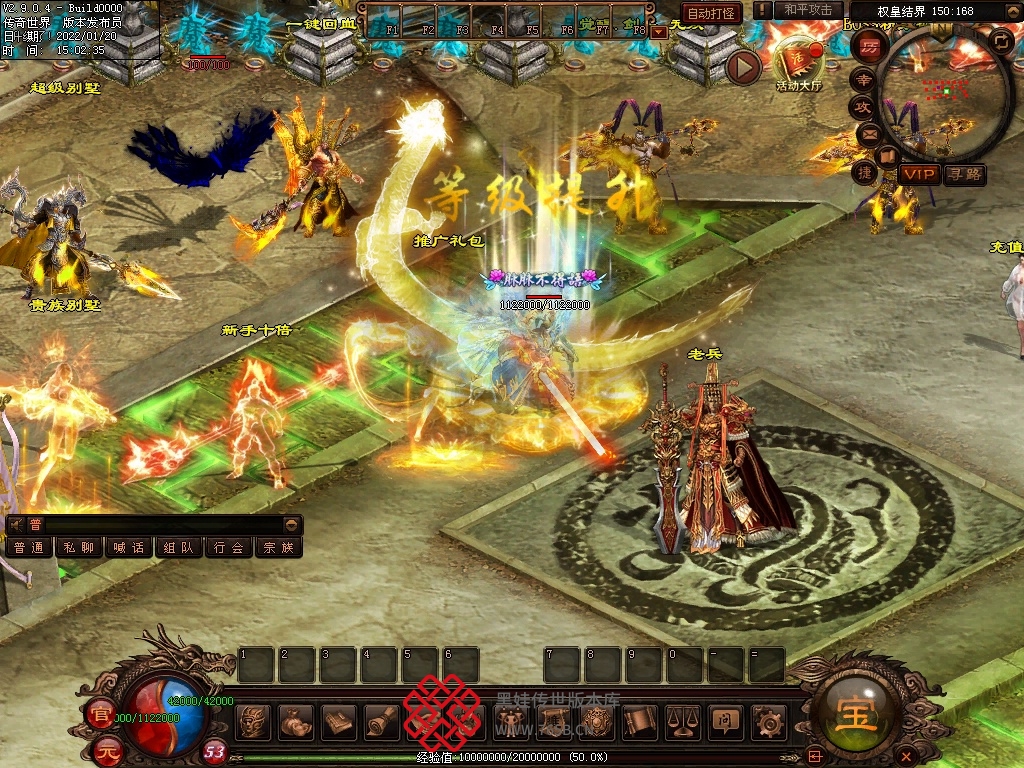Select the 组队 team chat tab
Image resolution: width=1024 pixels, height=768 pixels.
pyautogui.click(x=179, y=548)
